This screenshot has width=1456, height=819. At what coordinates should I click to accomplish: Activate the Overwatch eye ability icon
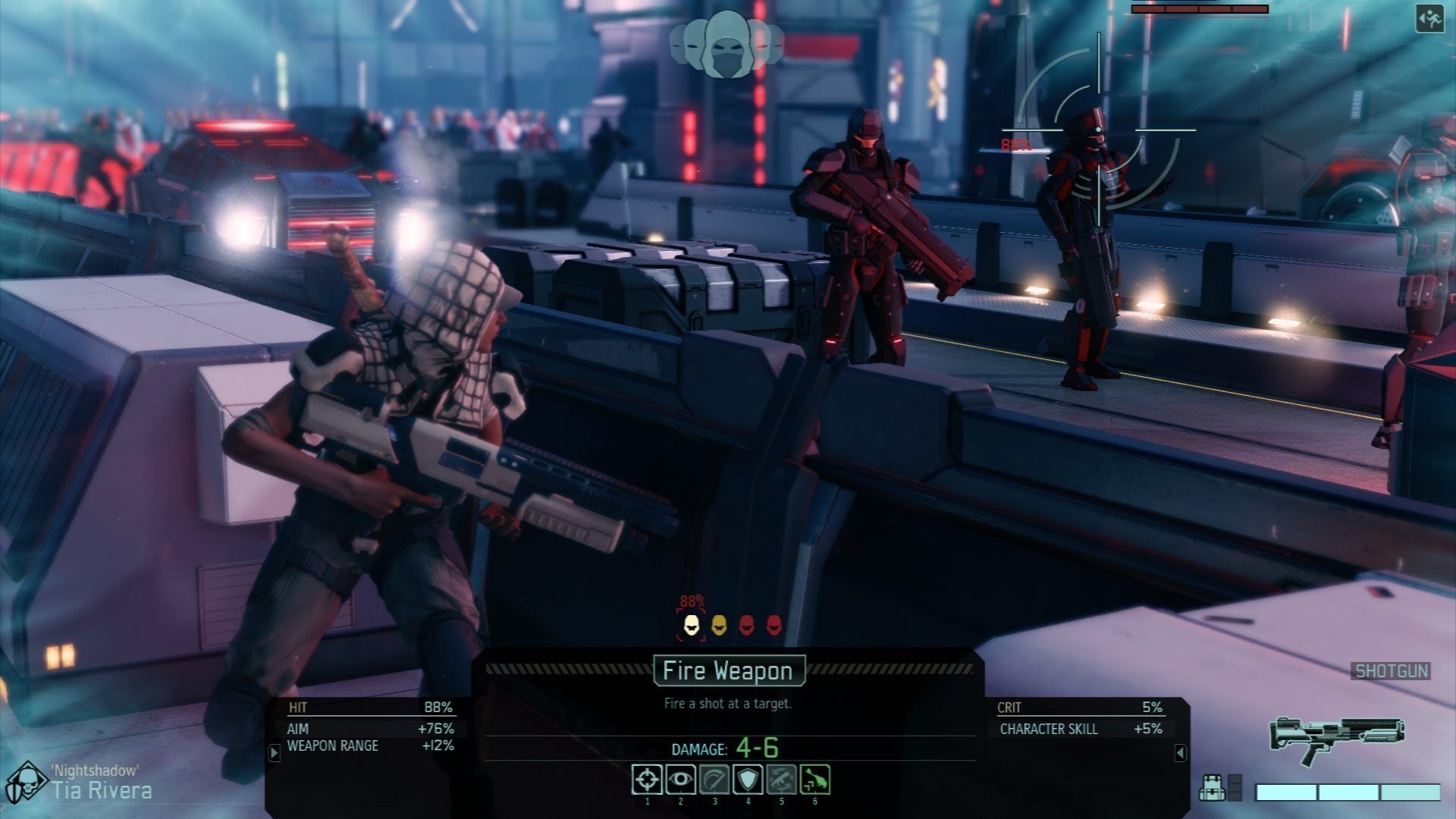coord(681,780)
